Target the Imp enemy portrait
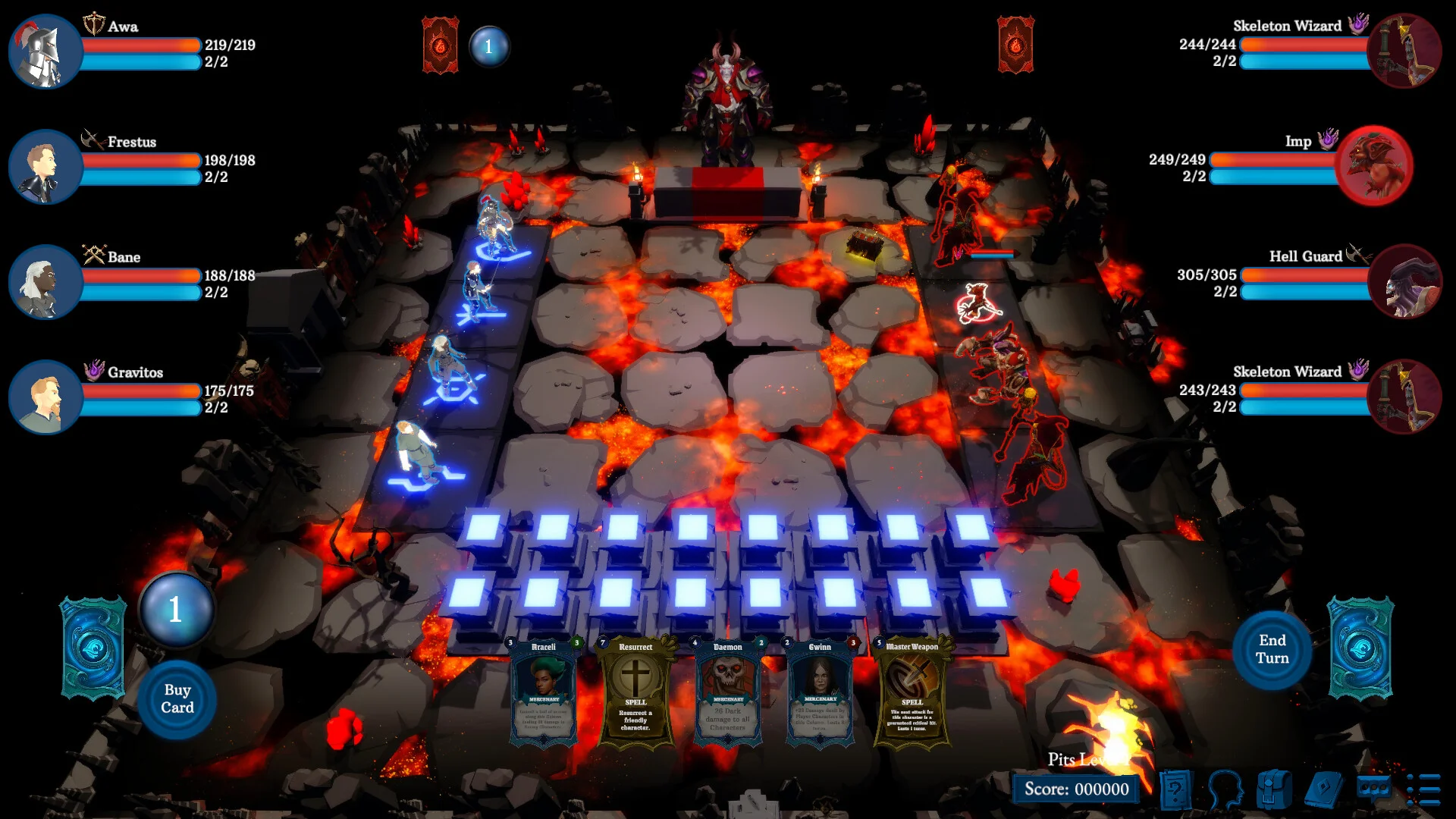 [1373, 165]
